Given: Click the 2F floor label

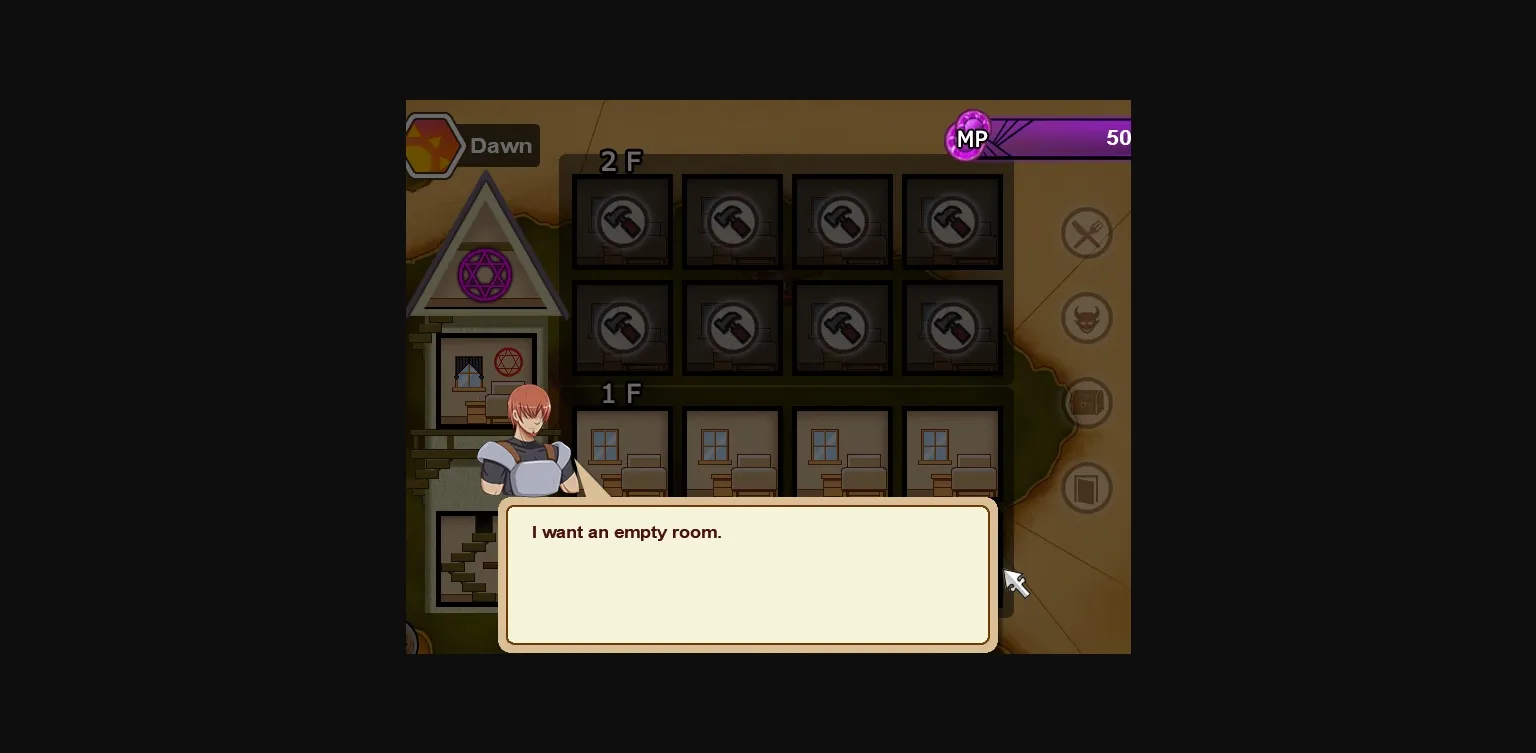Looking at the screenshot, I should click(620, 161).
